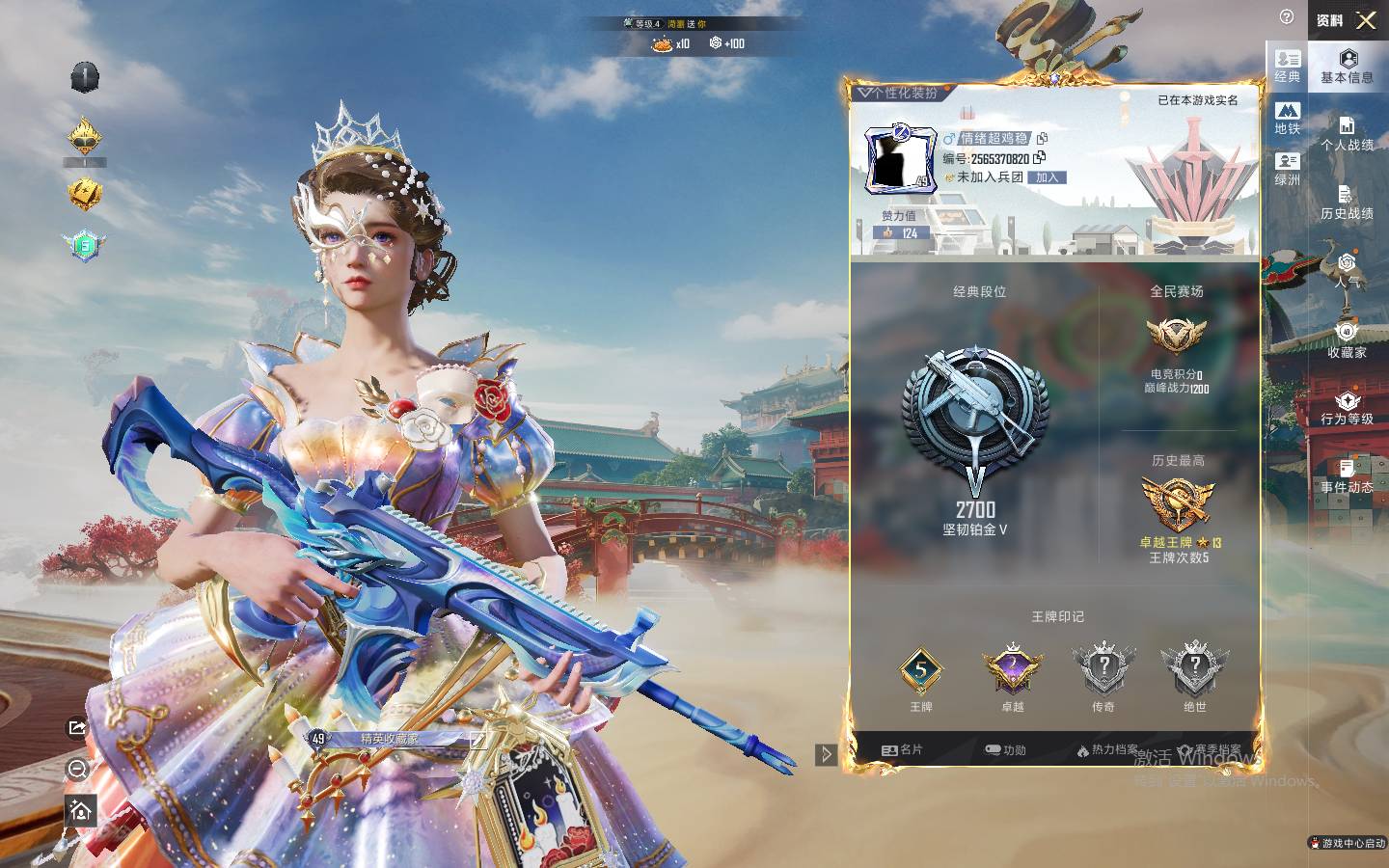Close the 资料 profile screen
This screenshot has width=1389, height=868.
1366,20
